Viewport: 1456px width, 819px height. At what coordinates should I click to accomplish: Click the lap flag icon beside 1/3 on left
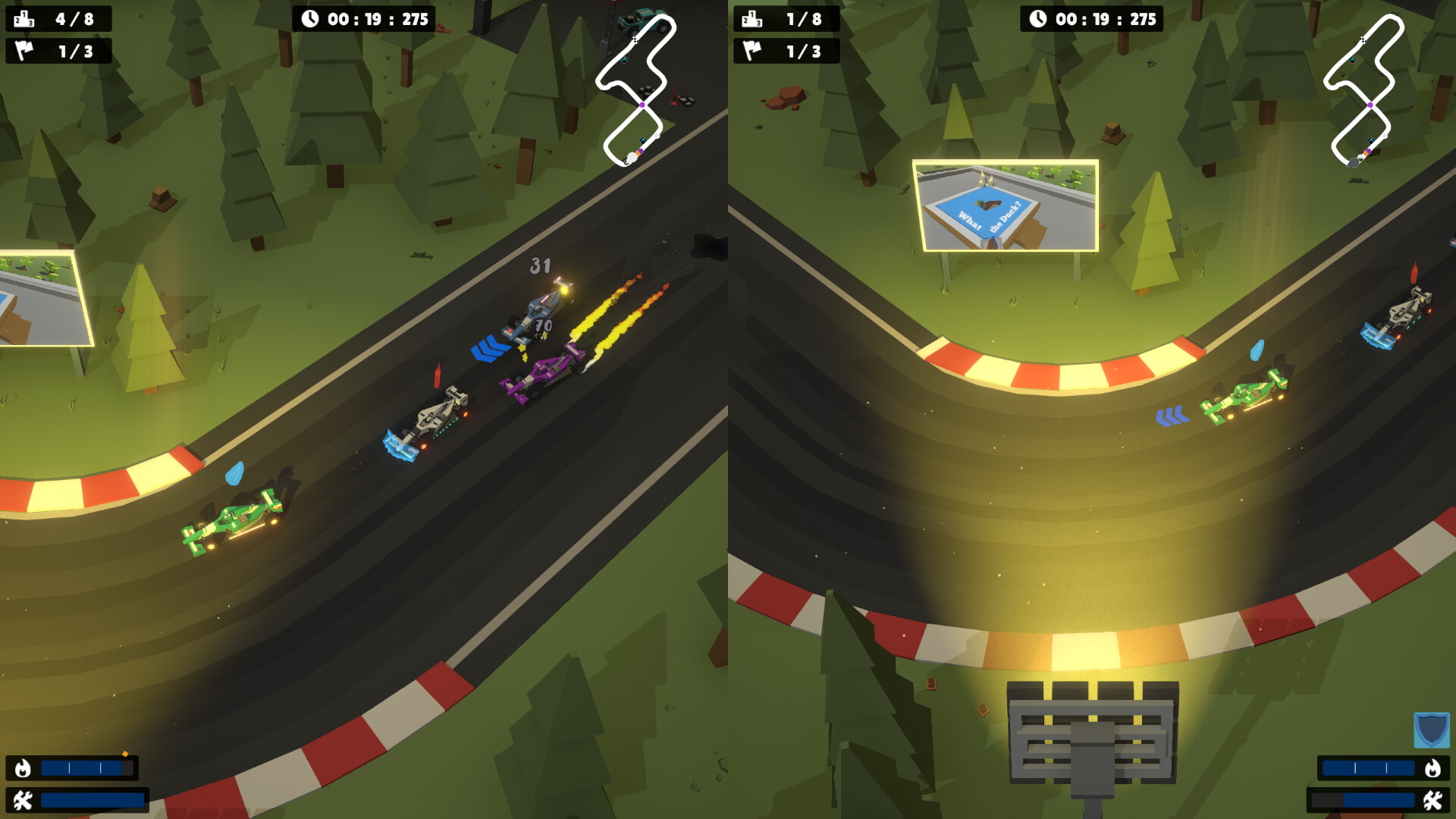pos(25,51)
